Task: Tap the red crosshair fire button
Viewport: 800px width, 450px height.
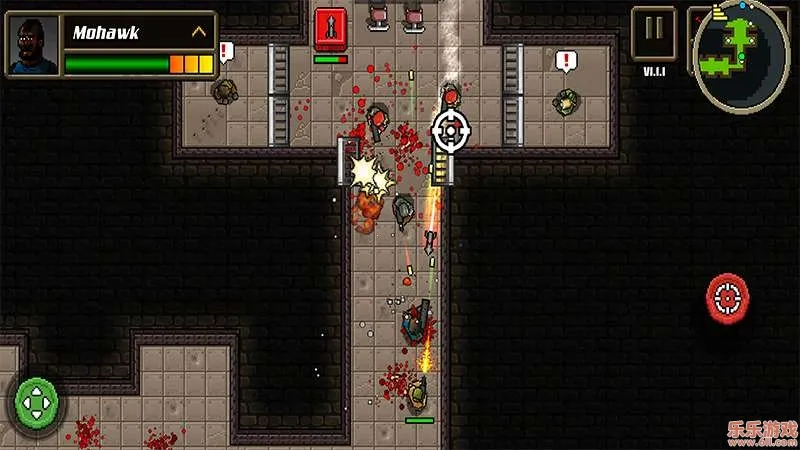Action: click(x=729, y=295)
